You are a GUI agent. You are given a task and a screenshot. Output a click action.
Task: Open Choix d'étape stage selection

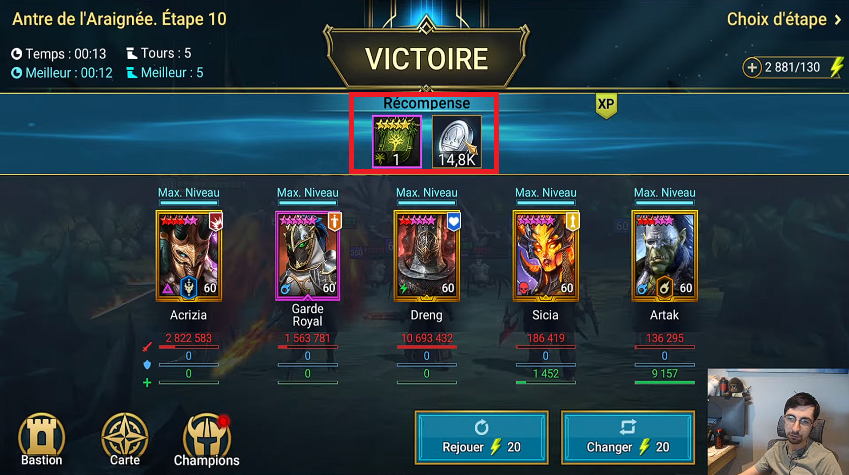(x=784, y=19)
